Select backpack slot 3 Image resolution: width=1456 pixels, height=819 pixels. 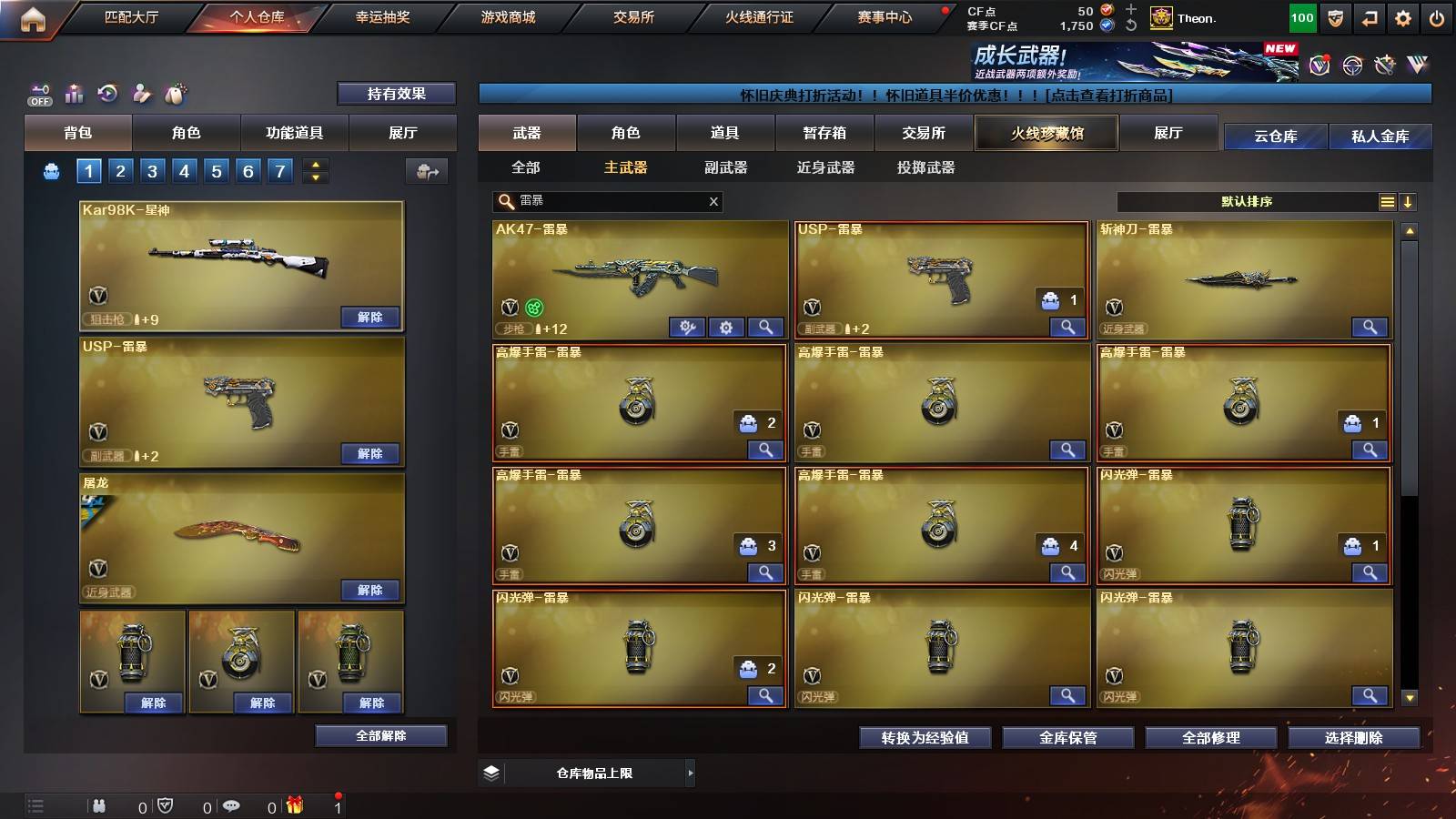tap(152, 170)
